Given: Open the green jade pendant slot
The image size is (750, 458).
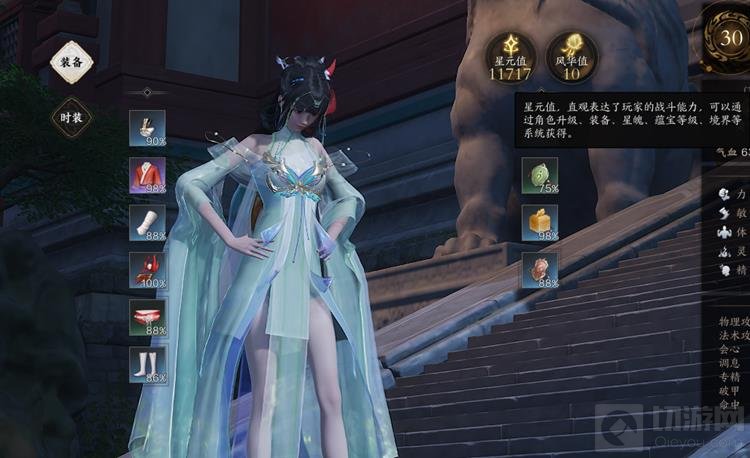Looking at the screenshot, I should [540, 176].
